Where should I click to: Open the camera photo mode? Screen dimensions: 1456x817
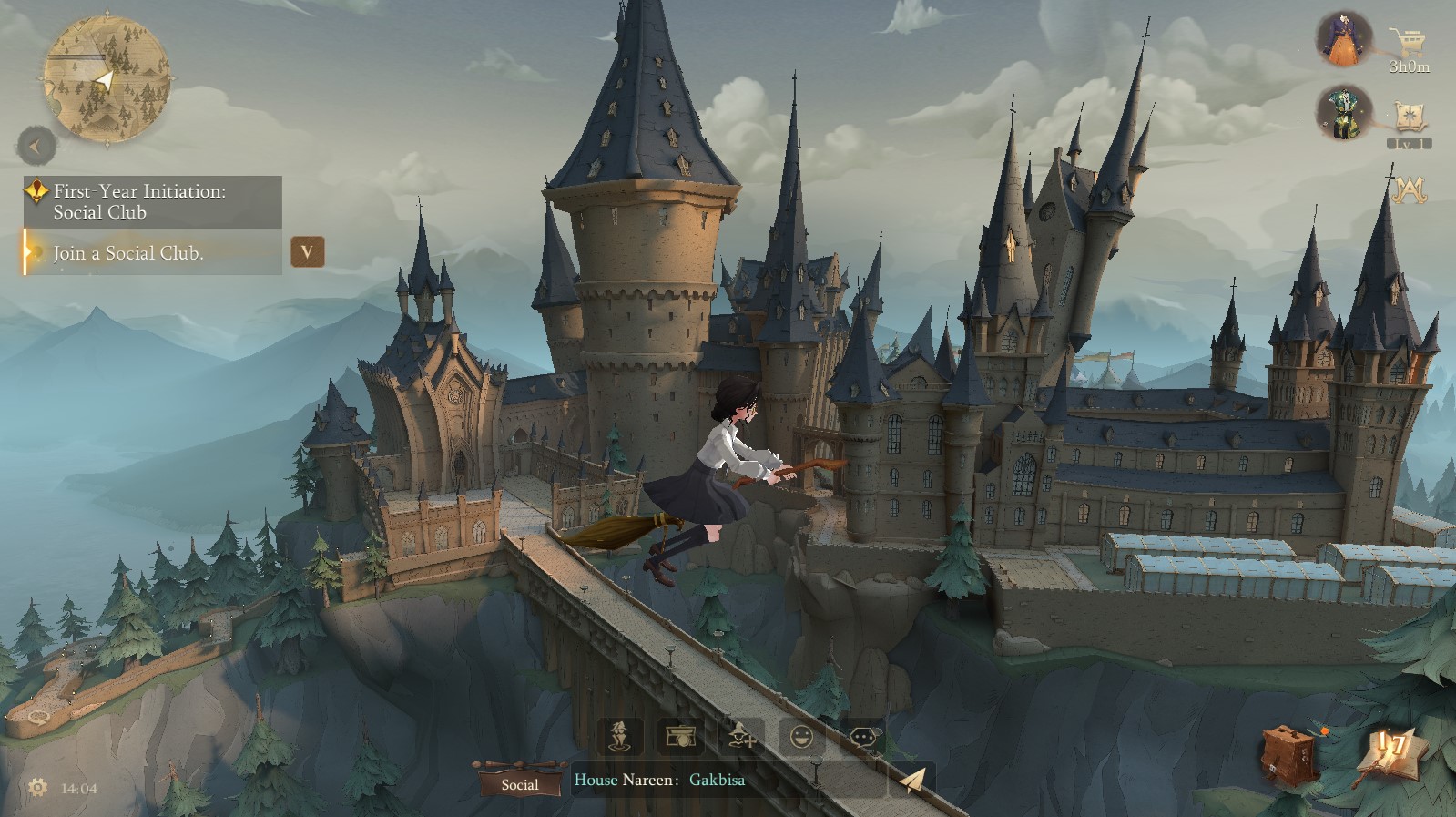680,735
